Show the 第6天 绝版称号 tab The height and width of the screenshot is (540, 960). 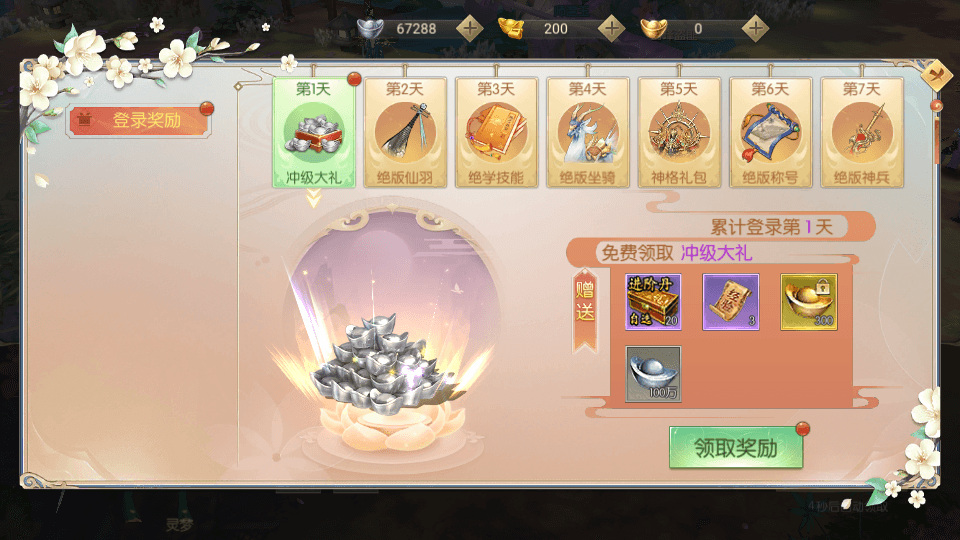point(770,133)
